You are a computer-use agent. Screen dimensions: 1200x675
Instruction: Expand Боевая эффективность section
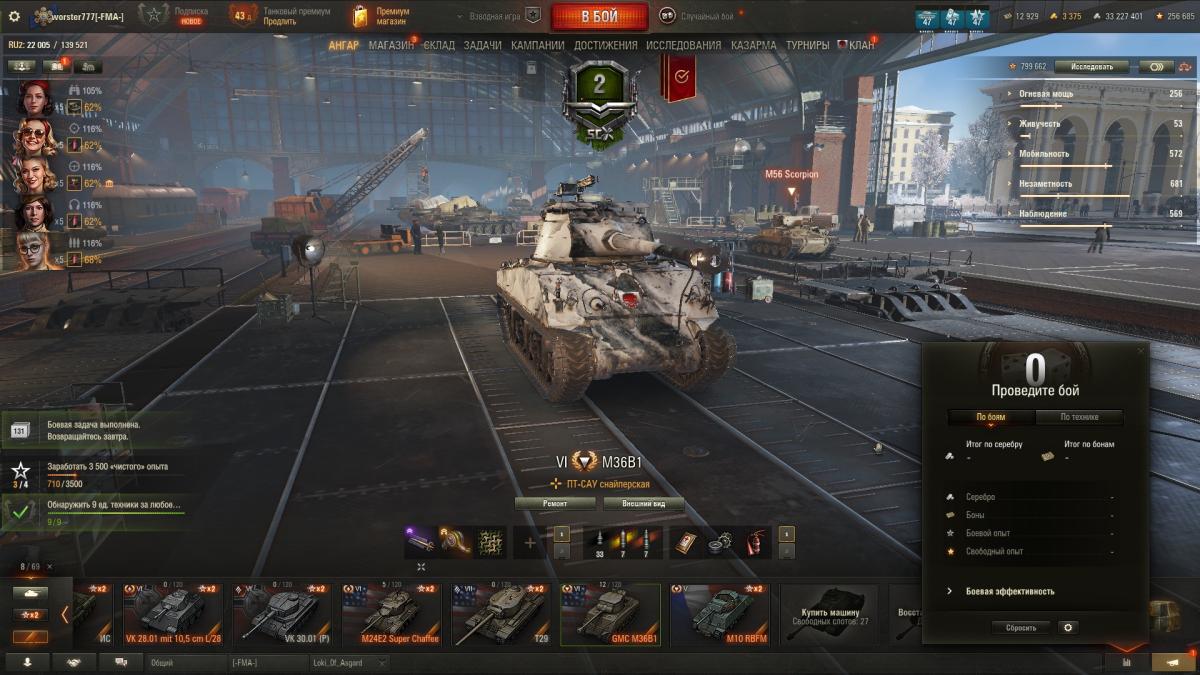pyautogui.click(x=1010, y=591)
